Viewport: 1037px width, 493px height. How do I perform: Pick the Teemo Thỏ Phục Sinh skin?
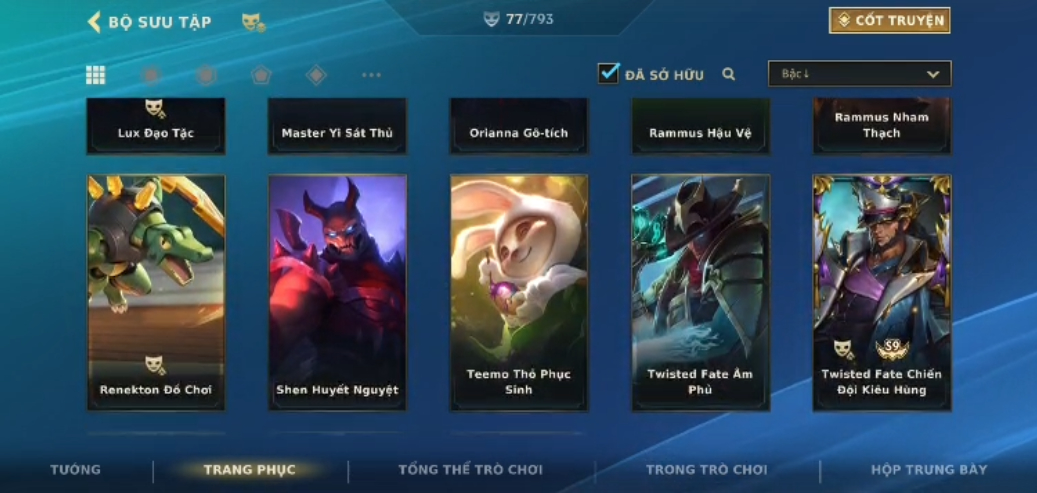pyautogui.click(x=519, y=292)
